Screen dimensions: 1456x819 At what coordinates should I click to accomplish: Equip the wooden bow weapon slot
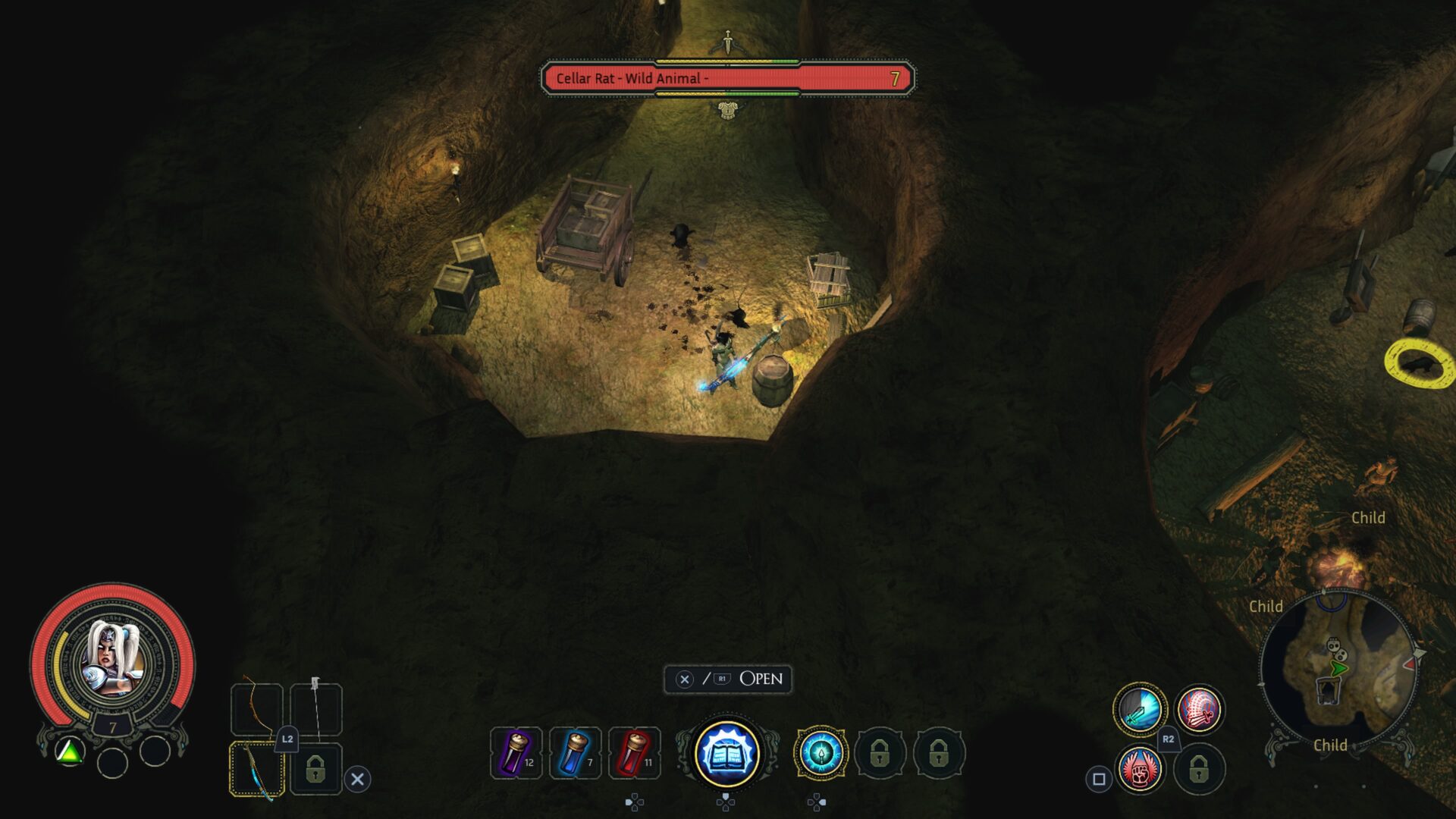click(256, 708)
